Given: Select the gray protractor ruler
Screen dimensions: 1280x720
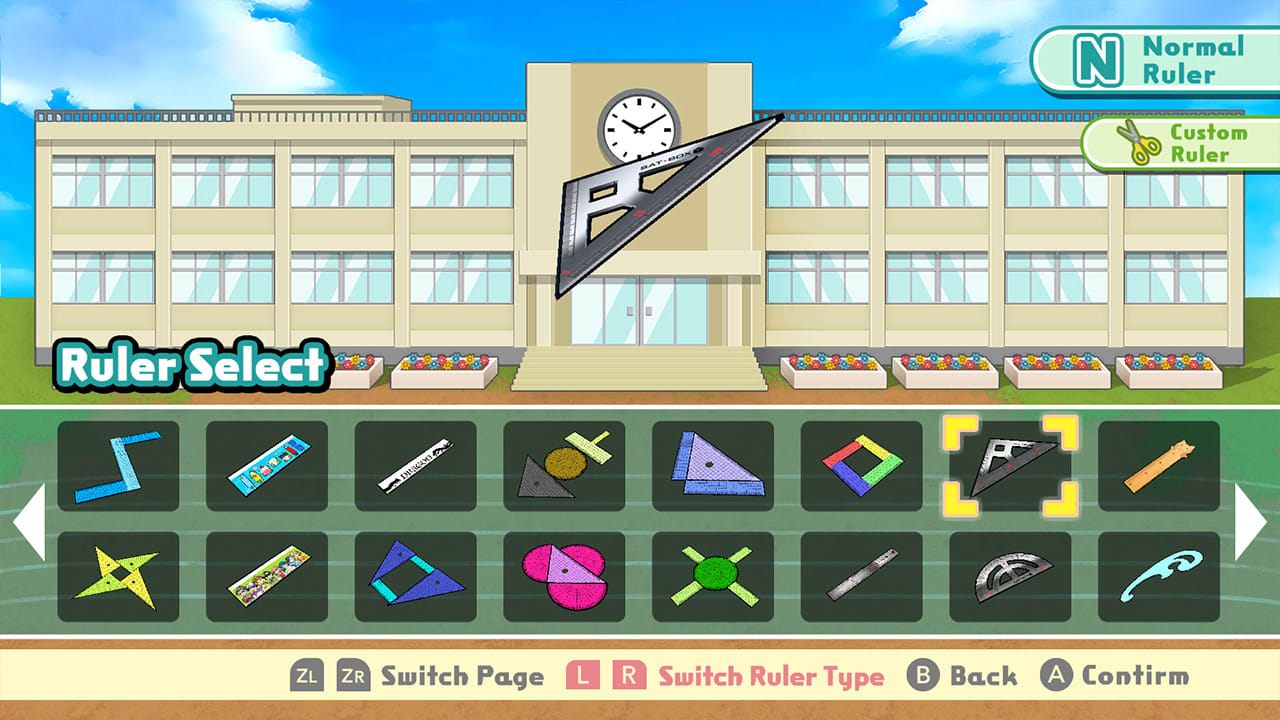Looking at the screenshot, I should [1011, 577].
